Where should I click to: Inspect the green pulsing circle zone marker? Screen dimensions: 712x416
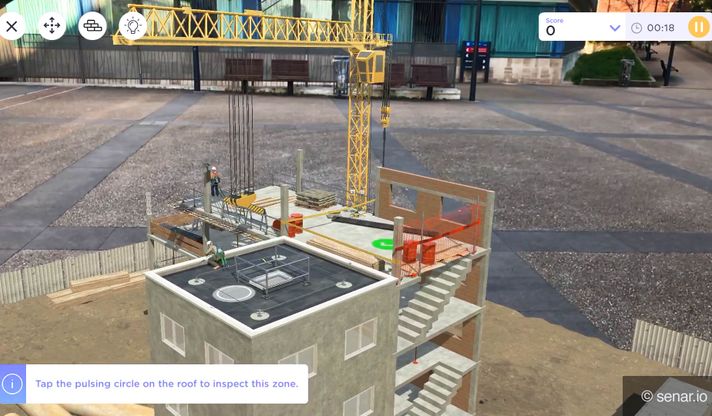click(382, 243)
